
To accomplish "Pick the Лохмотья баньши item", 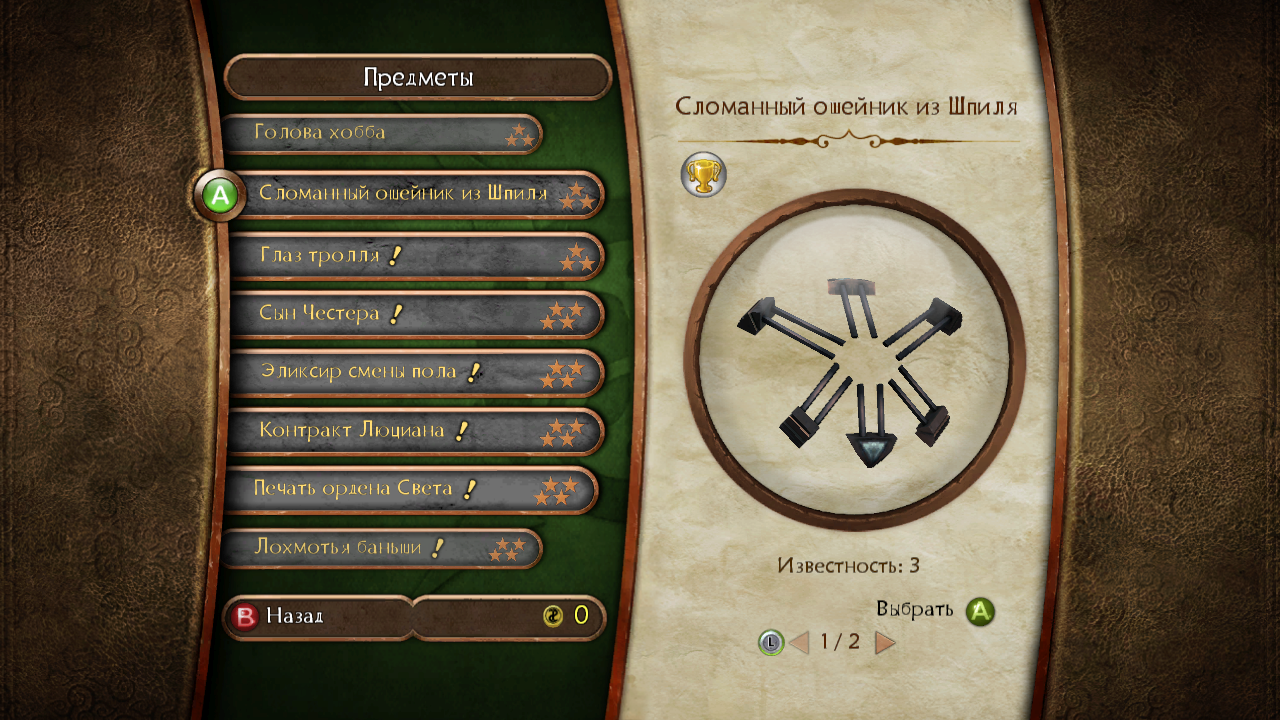I will (380, 548).
